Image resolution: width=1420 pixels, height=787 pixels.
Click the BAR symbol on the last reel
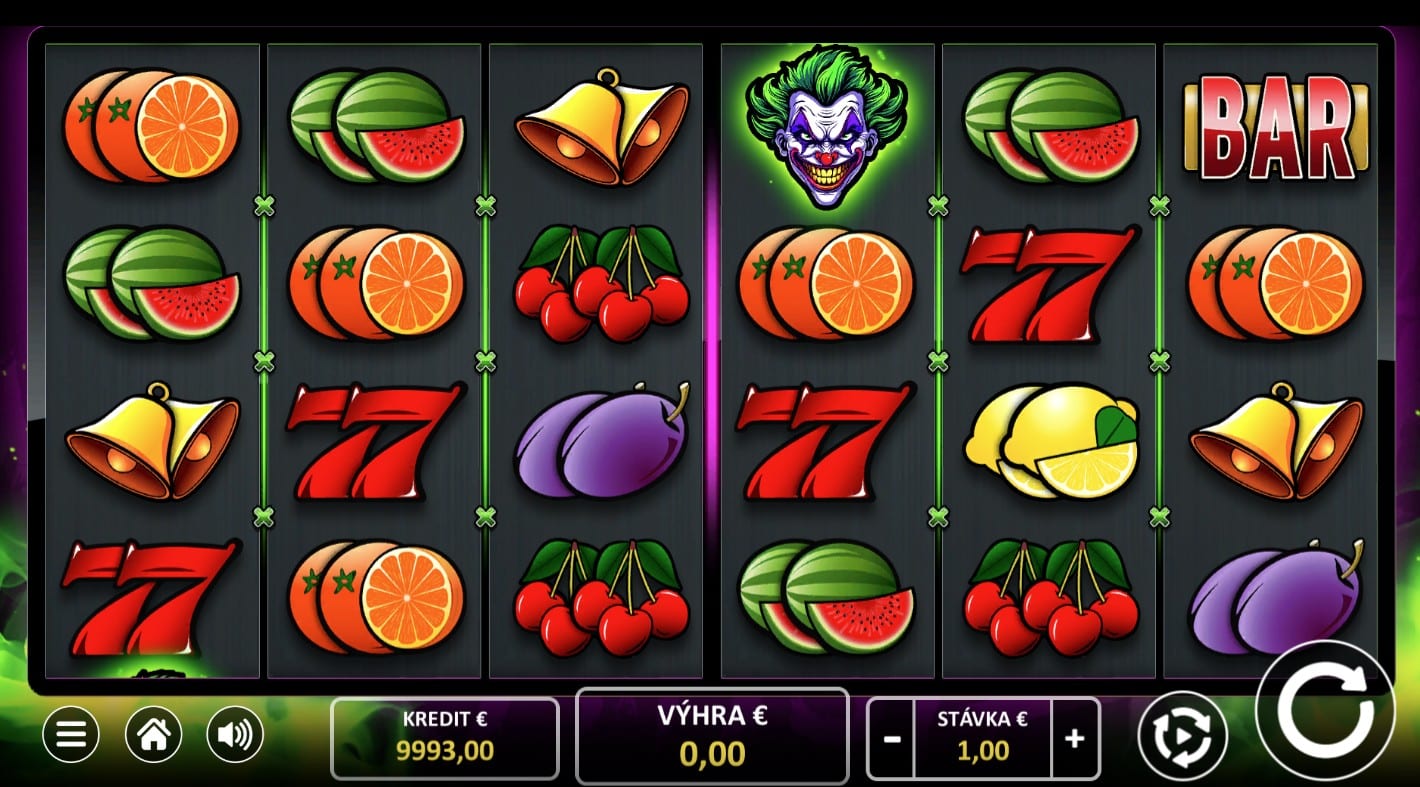tap(1277, 130)
